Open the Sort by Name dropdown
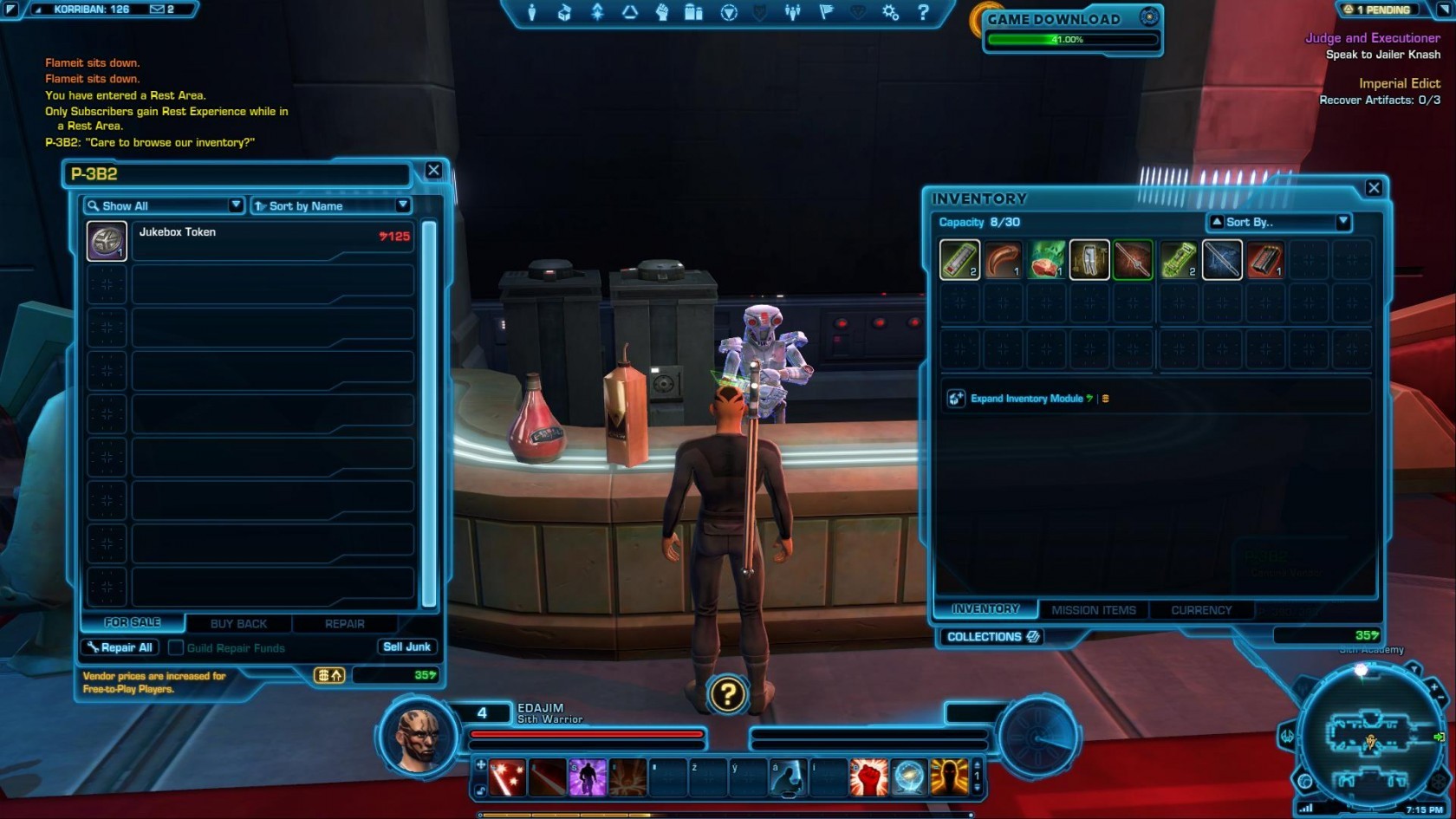 tap(330, 205)
